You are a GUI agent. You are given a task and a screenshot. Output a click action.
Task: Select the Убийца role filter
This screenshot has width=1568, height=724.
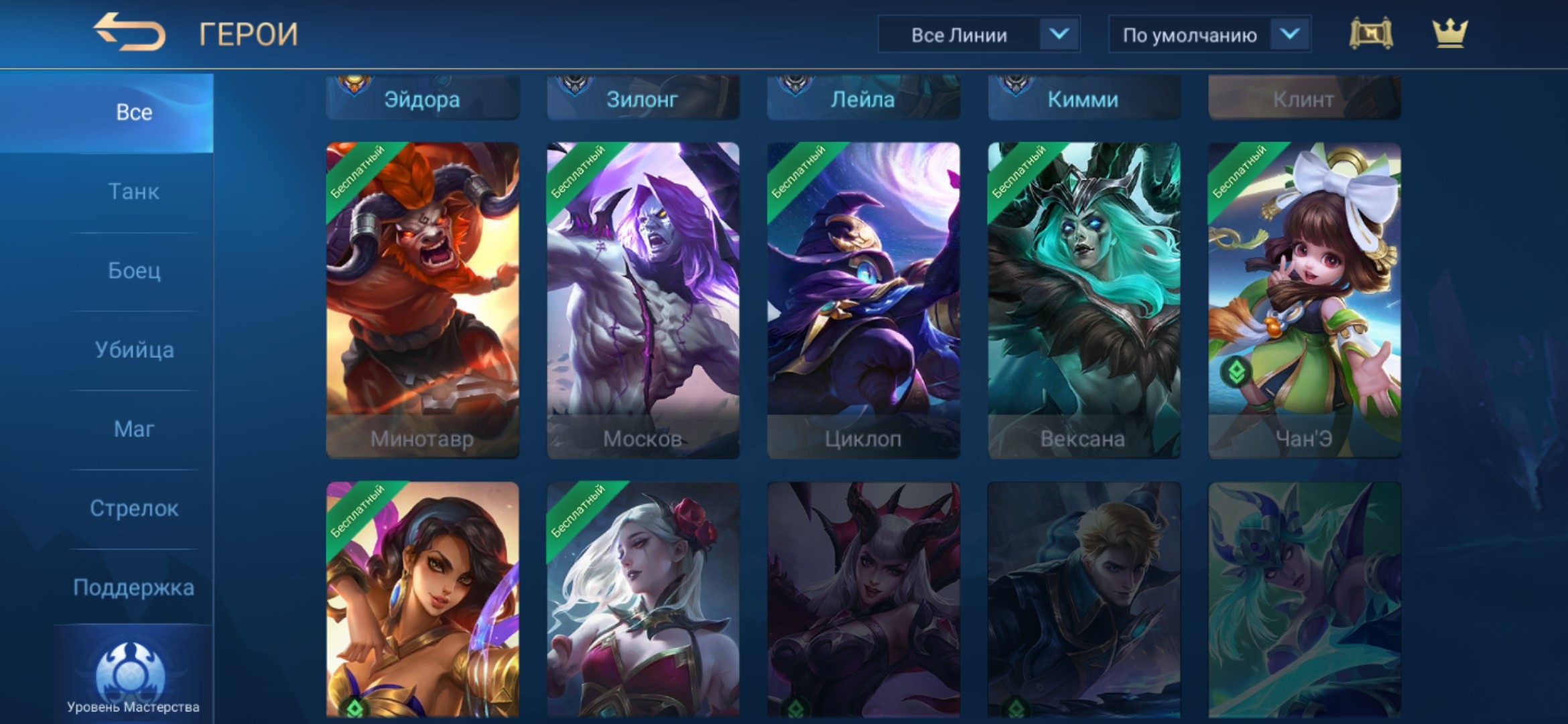click(x=134, y=350)
